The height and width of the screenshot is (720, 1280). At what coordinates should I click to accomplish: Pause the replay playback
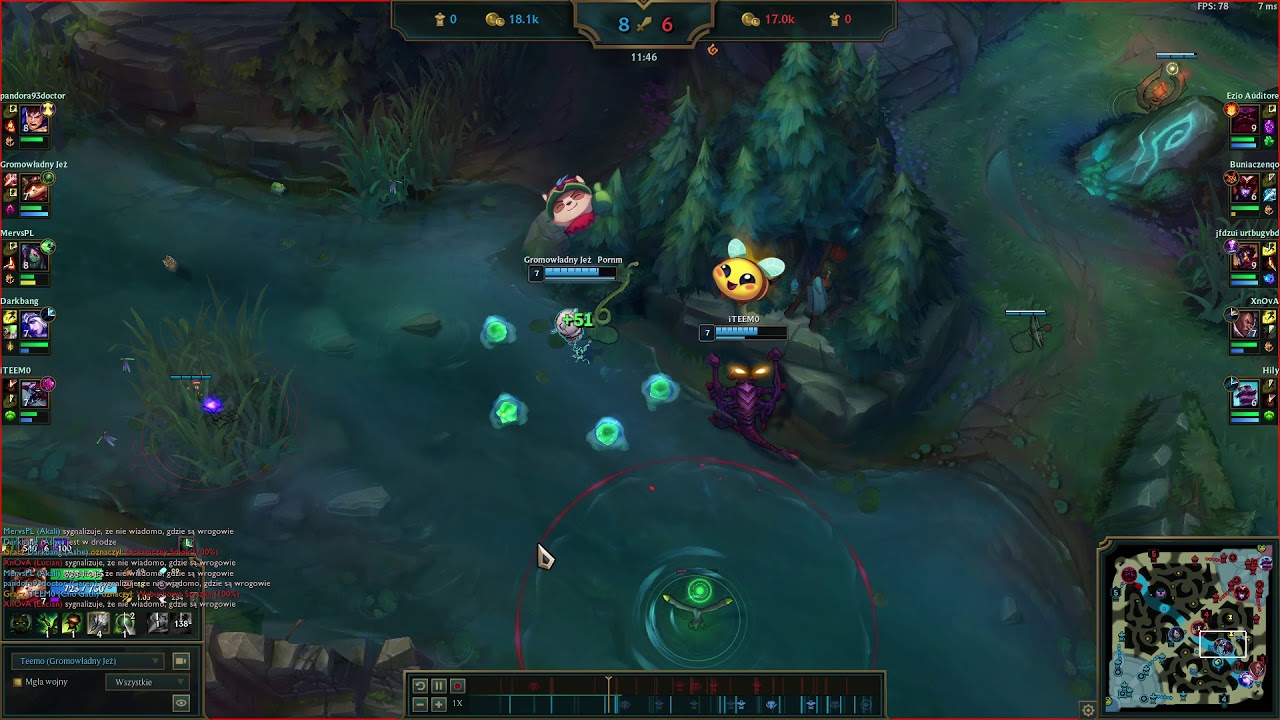[x=439, y=686]
